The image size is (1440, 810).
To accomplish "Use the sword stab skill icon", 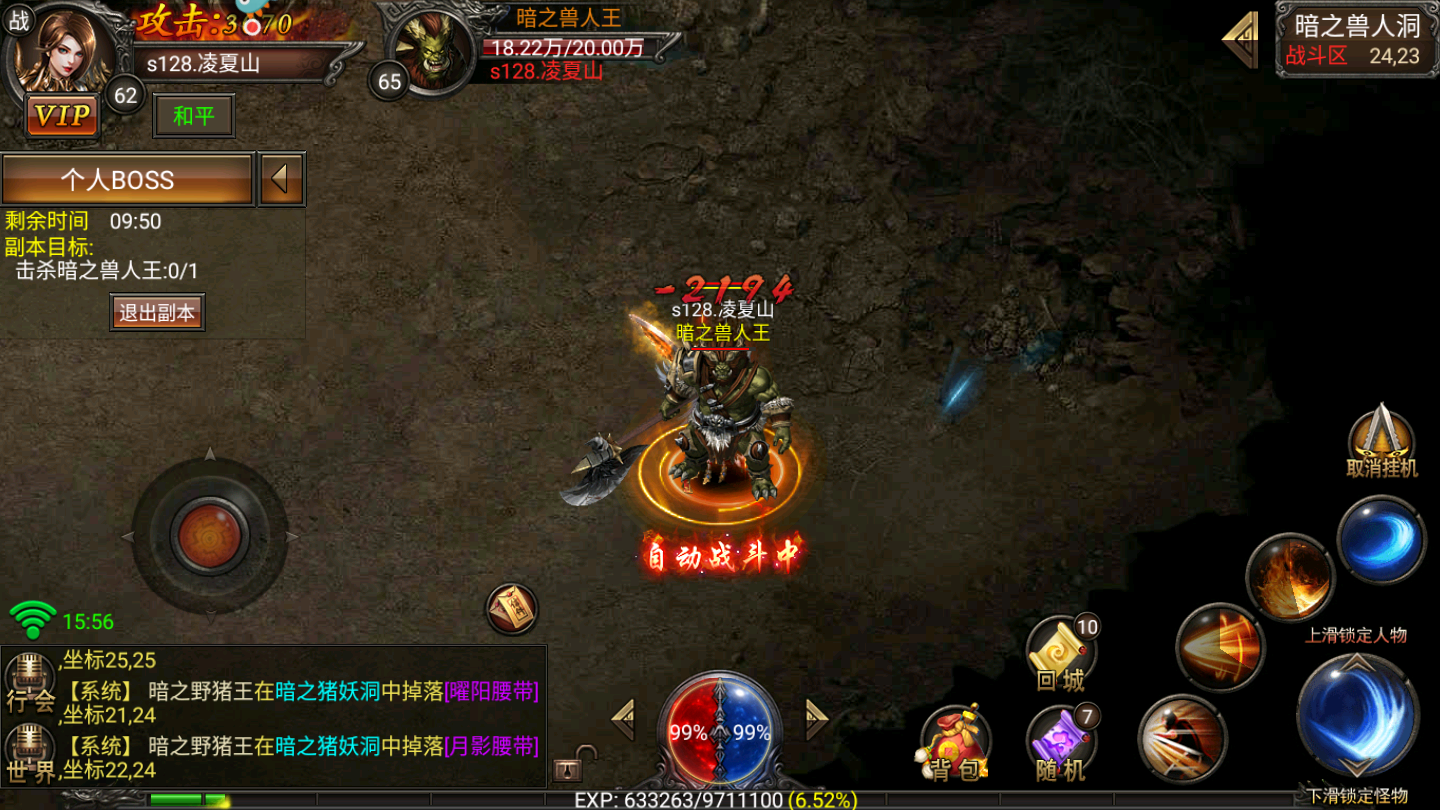I will [1182, 739].
